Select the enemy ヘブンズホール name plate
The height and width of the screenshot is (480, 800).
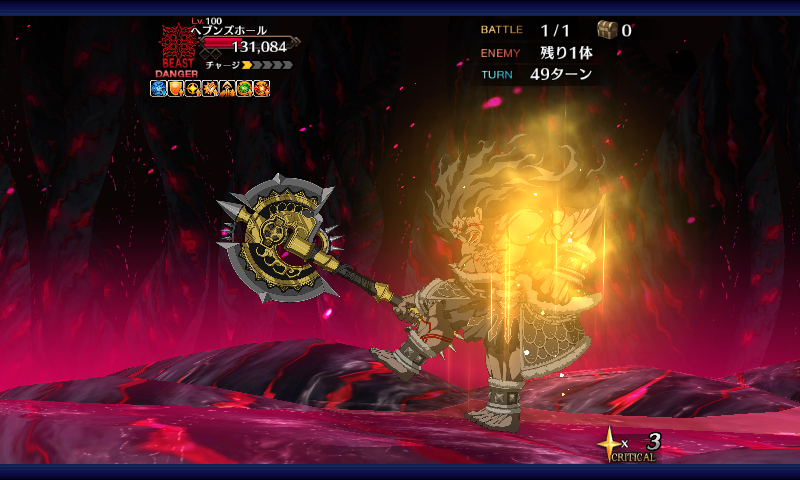coord(228,31)
